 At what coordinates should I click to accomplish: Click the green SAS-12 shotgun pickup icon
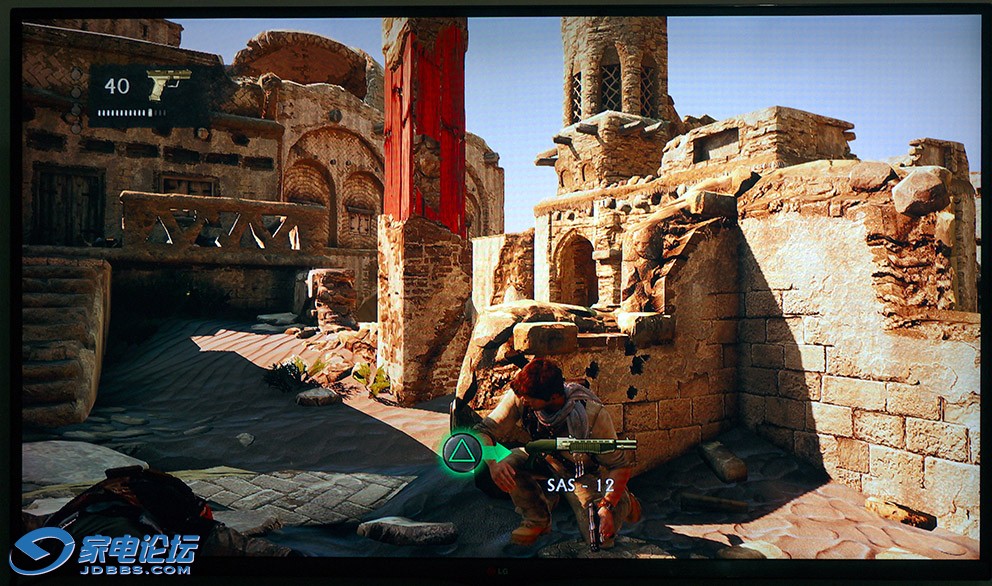coord(581,446)
